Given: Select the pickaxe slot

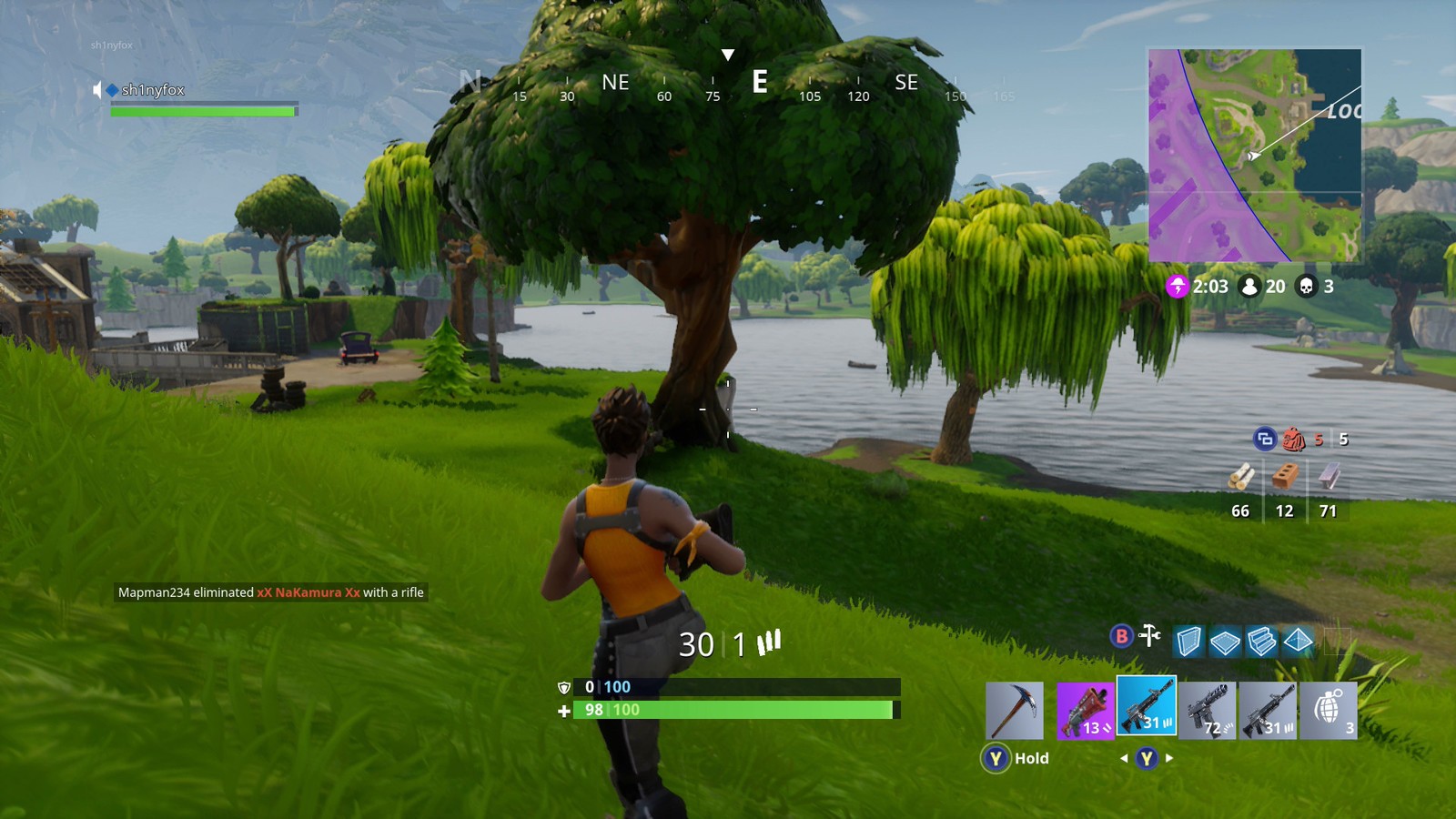Looking at the screenshot, I should pyautogui.click(x=1015, y=711).
